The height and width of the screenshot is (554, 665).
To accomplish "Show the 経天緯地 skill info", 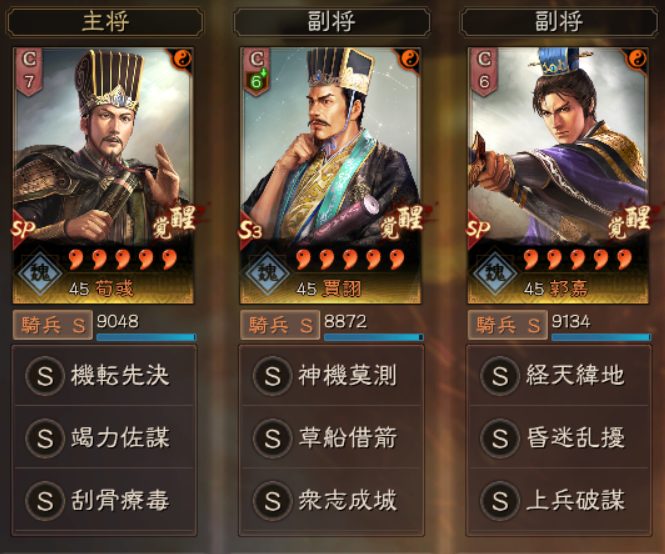I will click(559, 376).
